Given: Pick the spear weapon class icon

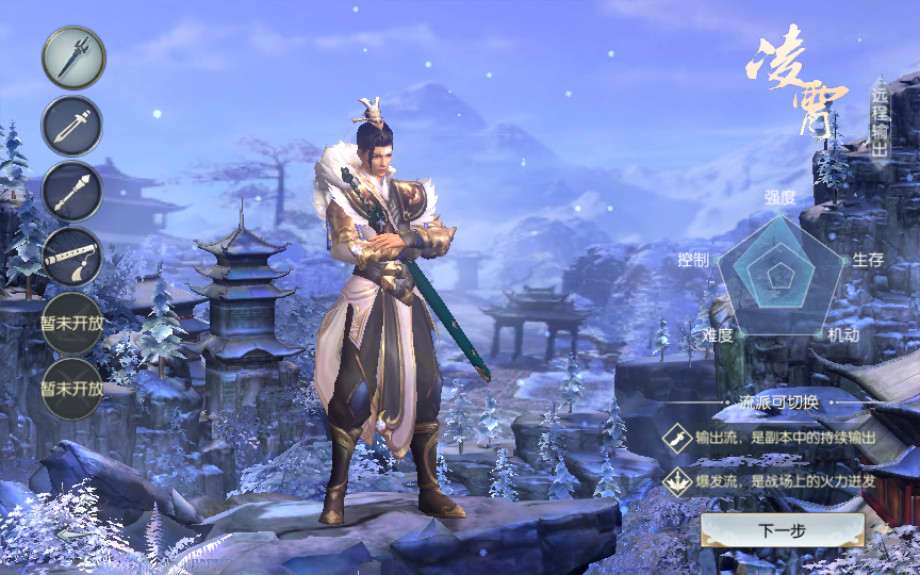Looking at the screenshot, I should (x=72, y=192).
